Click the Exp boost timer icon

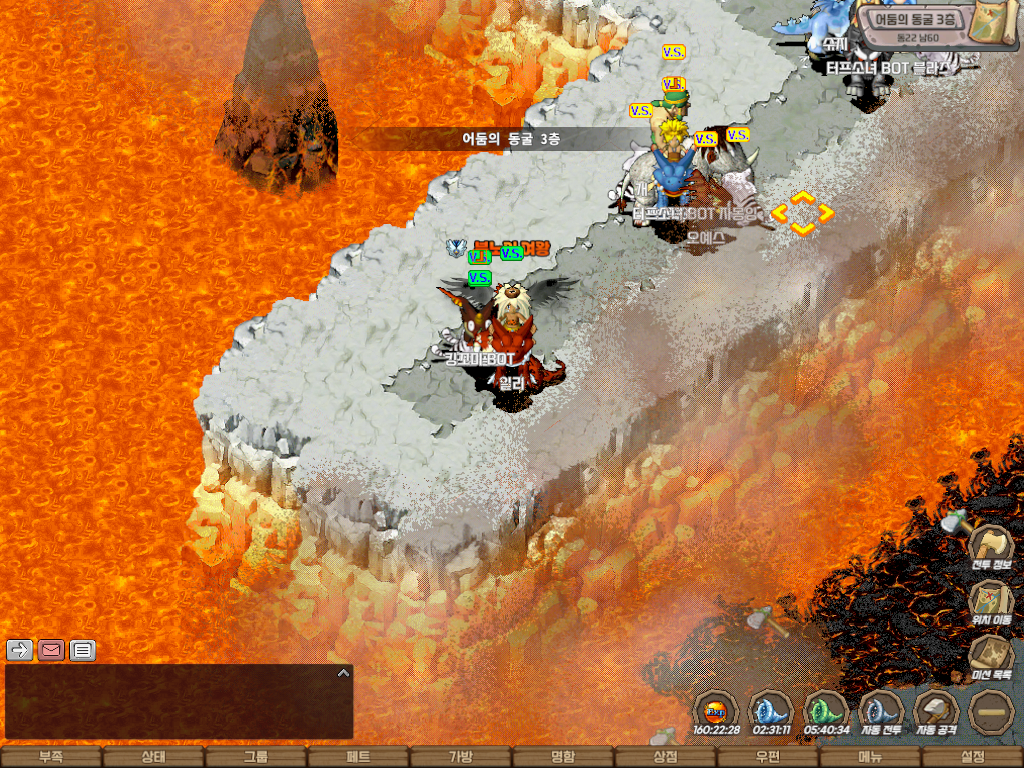[715, 712]
